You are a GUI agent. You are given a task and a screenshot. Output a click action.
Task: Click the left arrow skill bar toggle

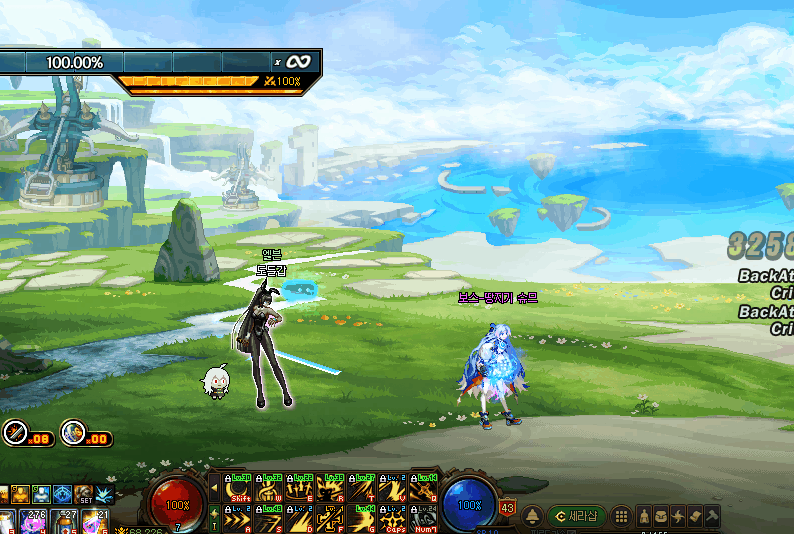tap(213, 488)
